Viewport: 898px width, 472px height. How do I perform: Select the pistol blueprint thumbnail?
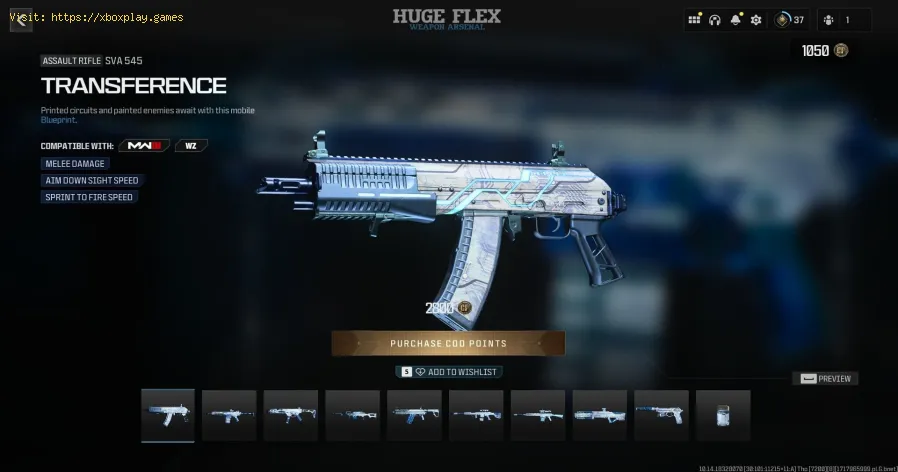[661, 415]
